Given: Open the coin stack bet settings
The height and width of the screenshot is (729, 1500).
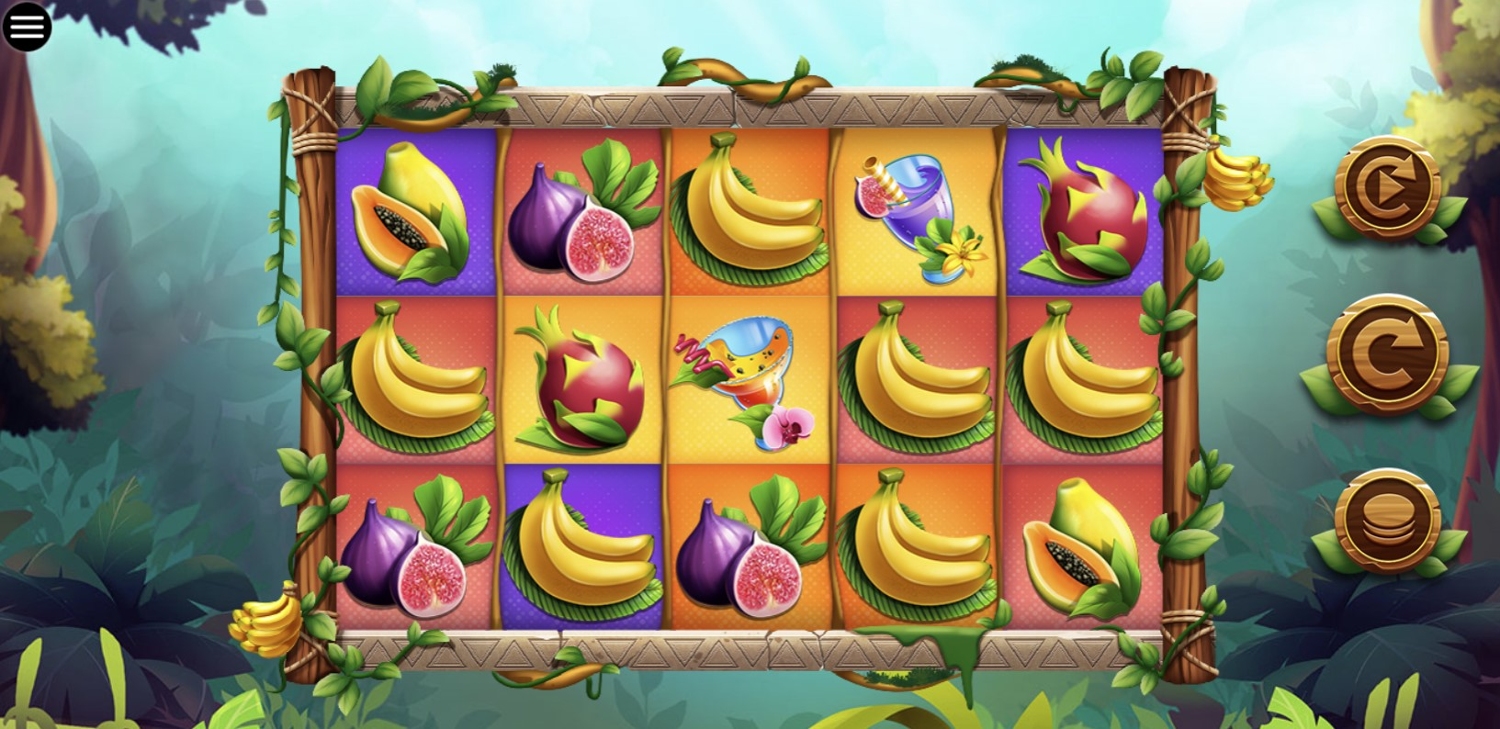Looking at the screenshot, I should click(1387, 520).
